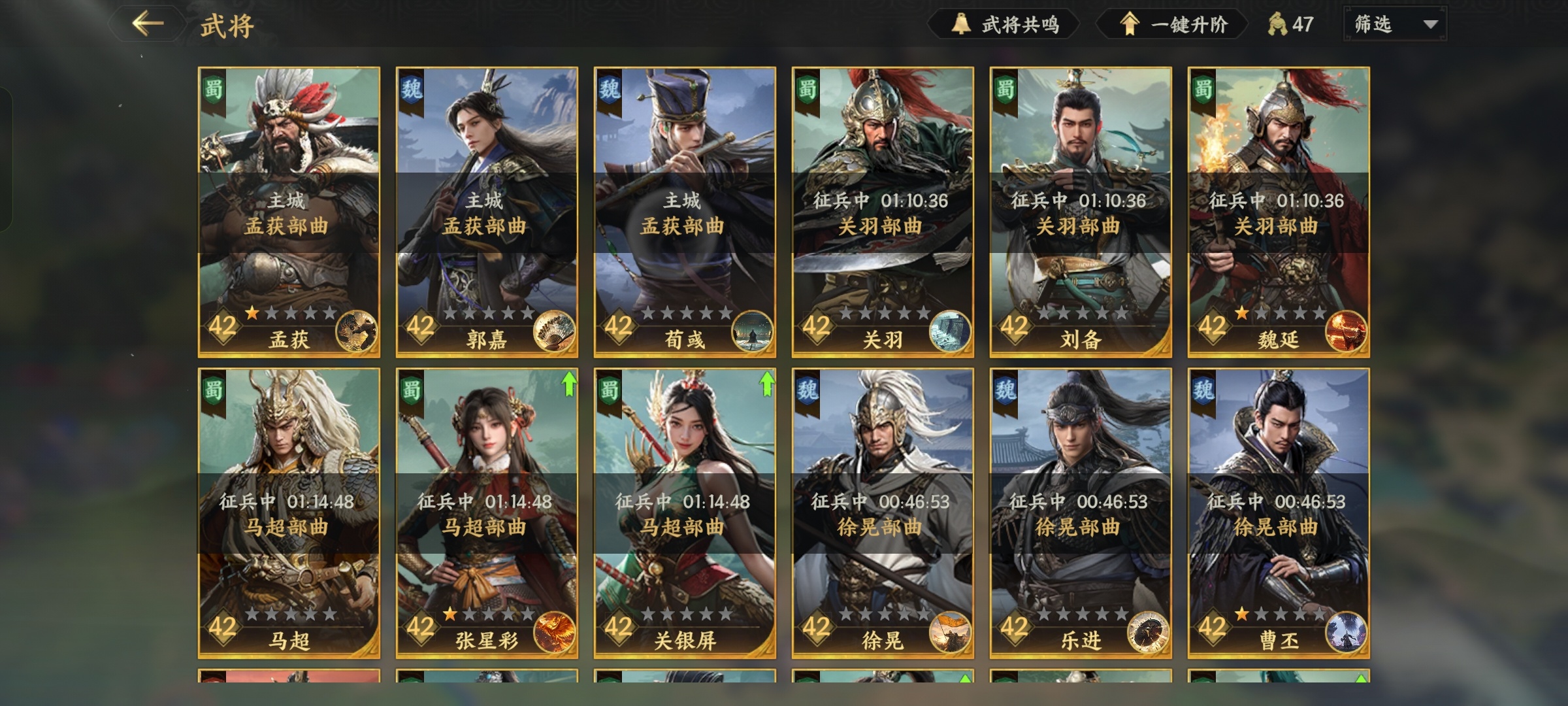This screenshot has width=1568, height=706.
Task: Go back using the arrow button
Action: coord(148,24)
